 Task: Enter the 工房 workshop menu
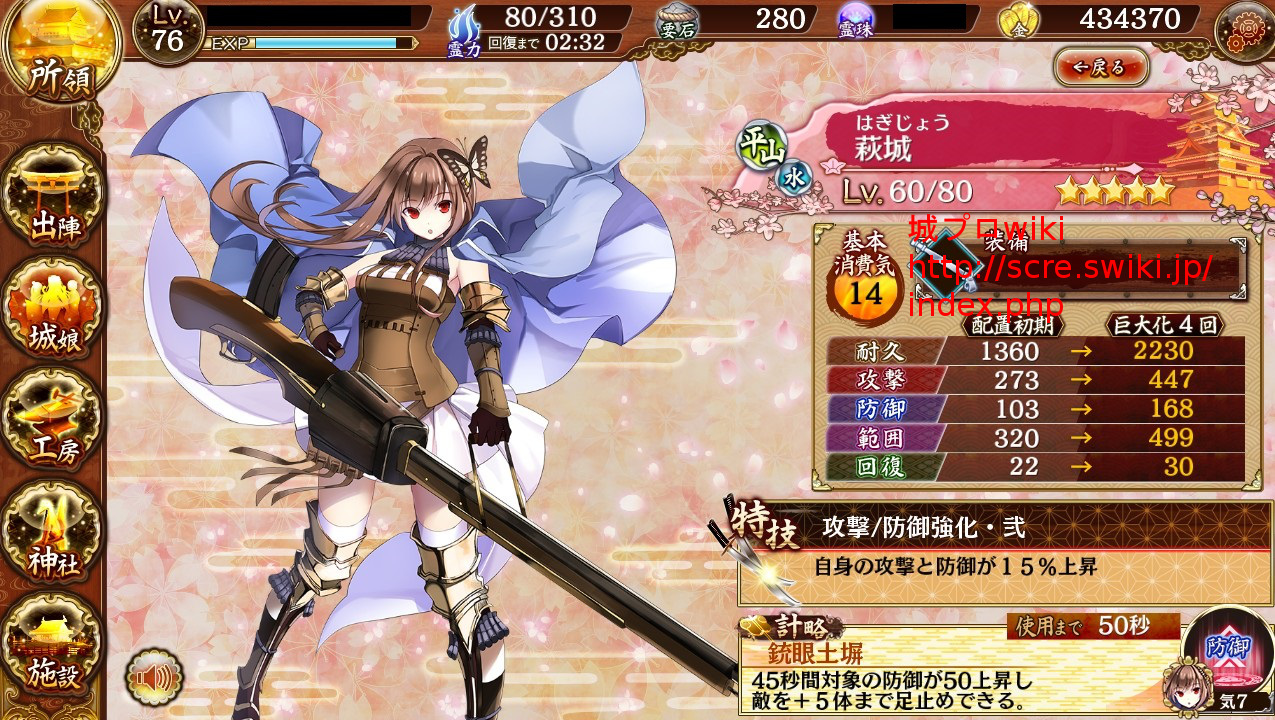click(55, 420)
